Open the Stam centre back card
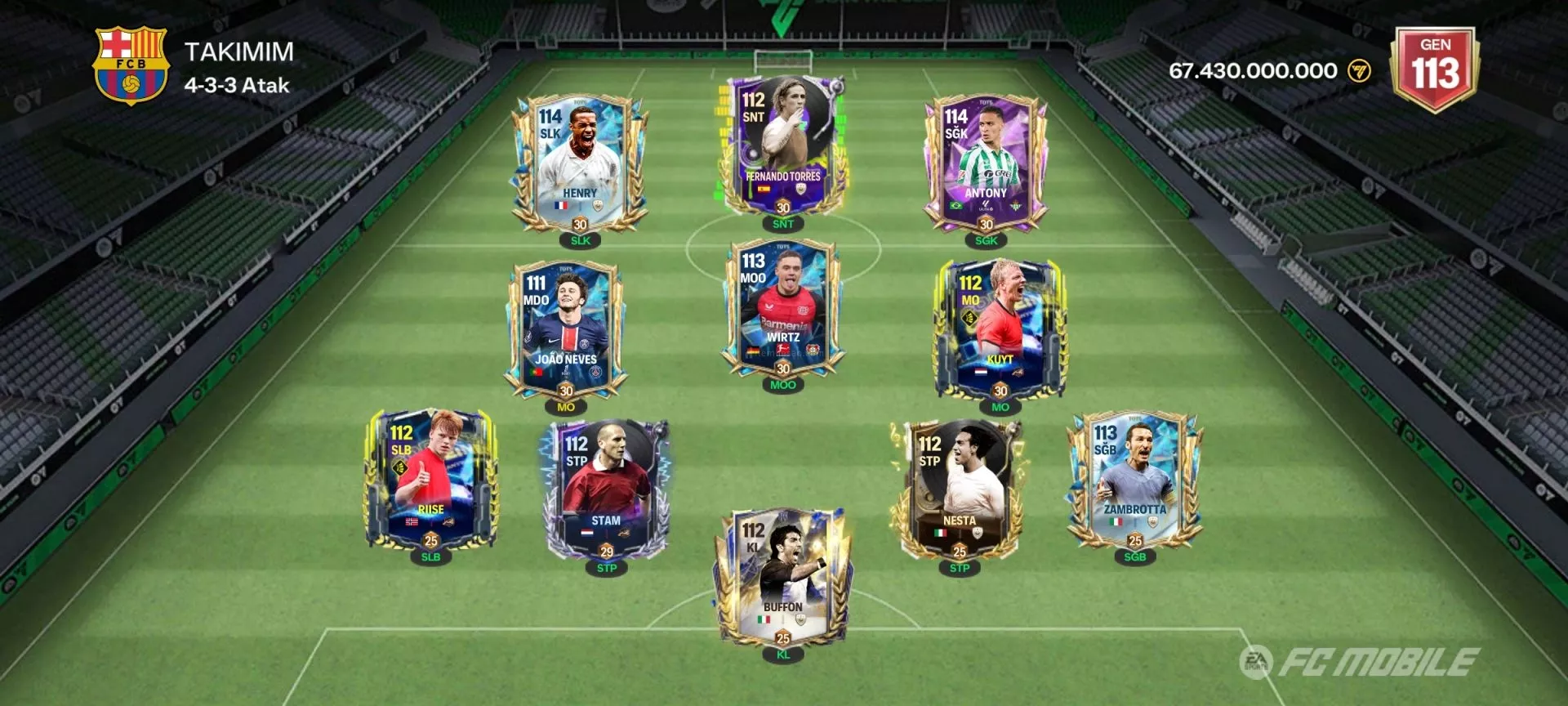The height and width of the screenshot is (706, 1568). click(606, 489)
